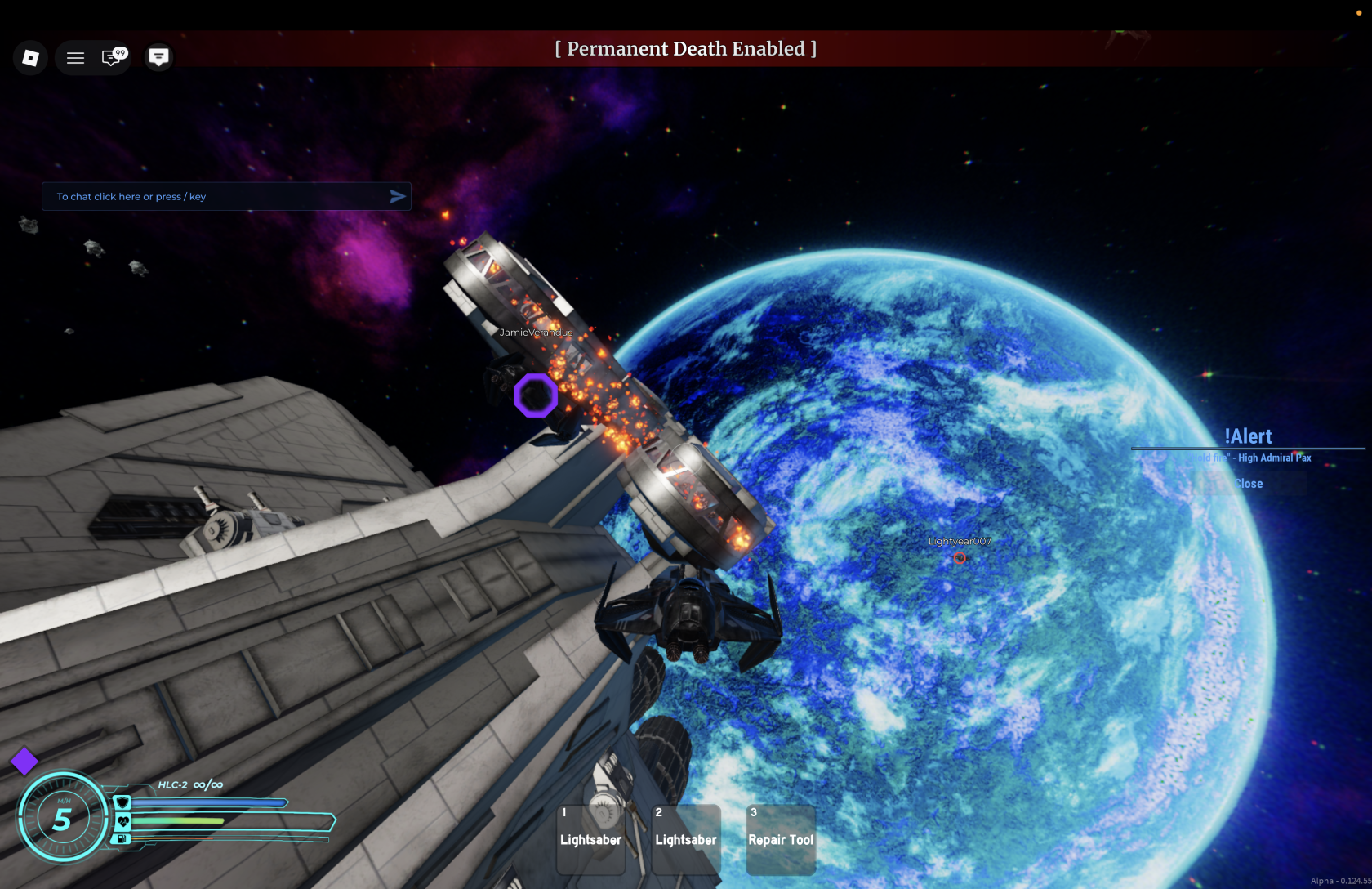Choose the Repair Tool hotbar slot

781,839
